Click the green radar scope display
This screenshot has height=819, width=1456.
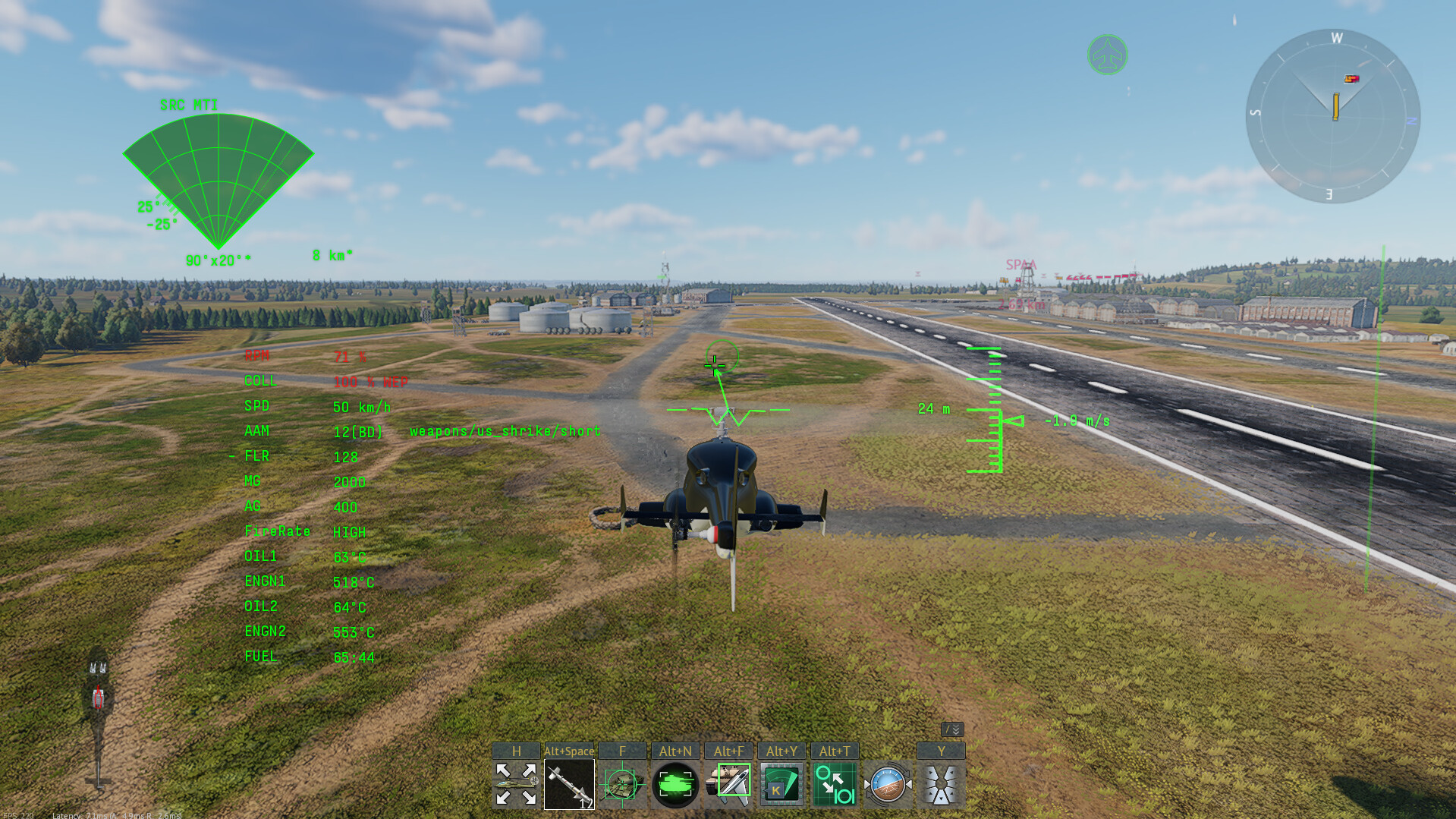click(x=218, y=179)
